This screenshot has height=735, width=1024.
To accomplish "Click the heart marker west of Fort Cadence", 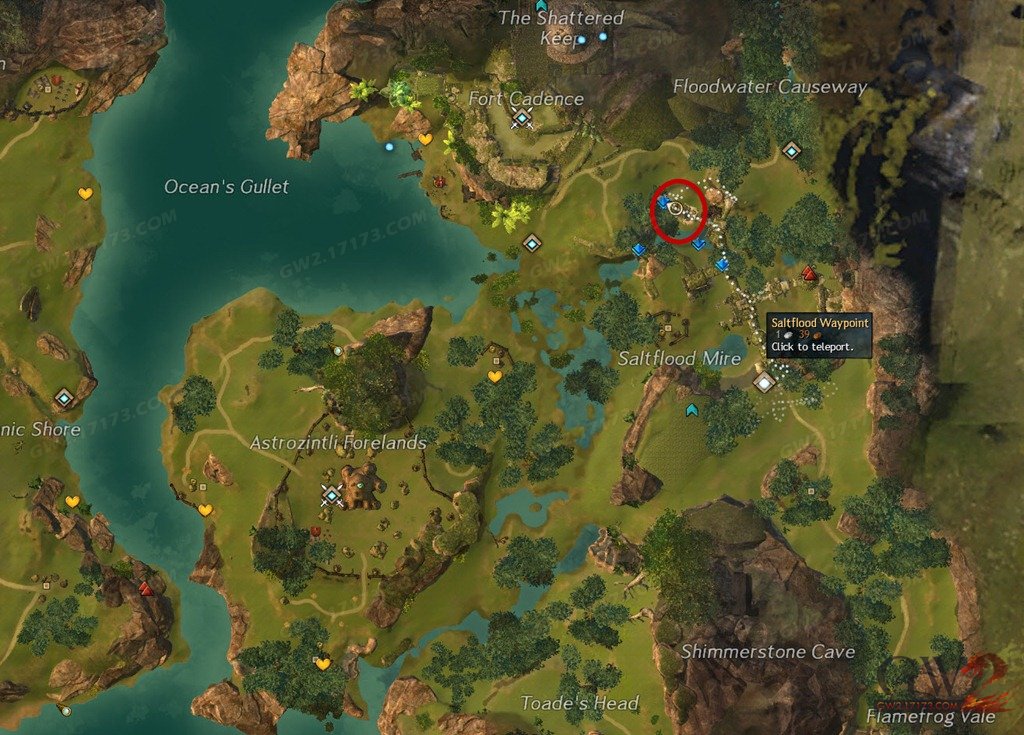I will click(x=425, y=140).
